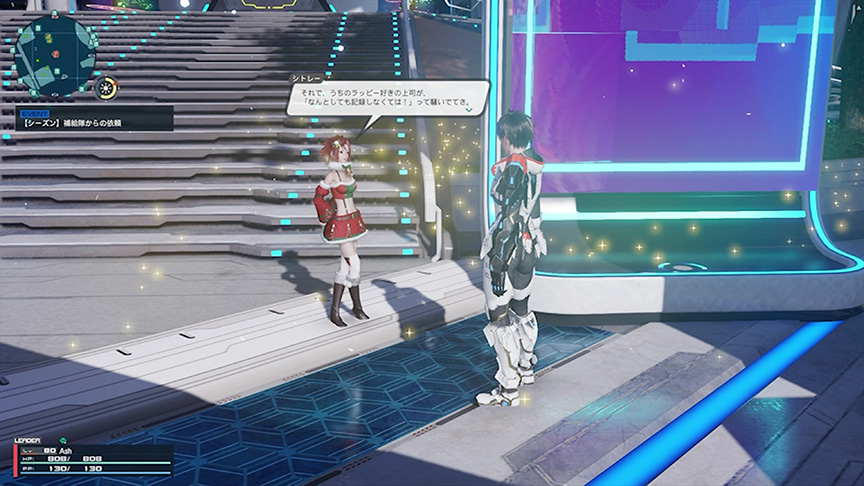The image size is (864, 486).
Task: Click the red player marker on minimap
Action: coord(57,55)
